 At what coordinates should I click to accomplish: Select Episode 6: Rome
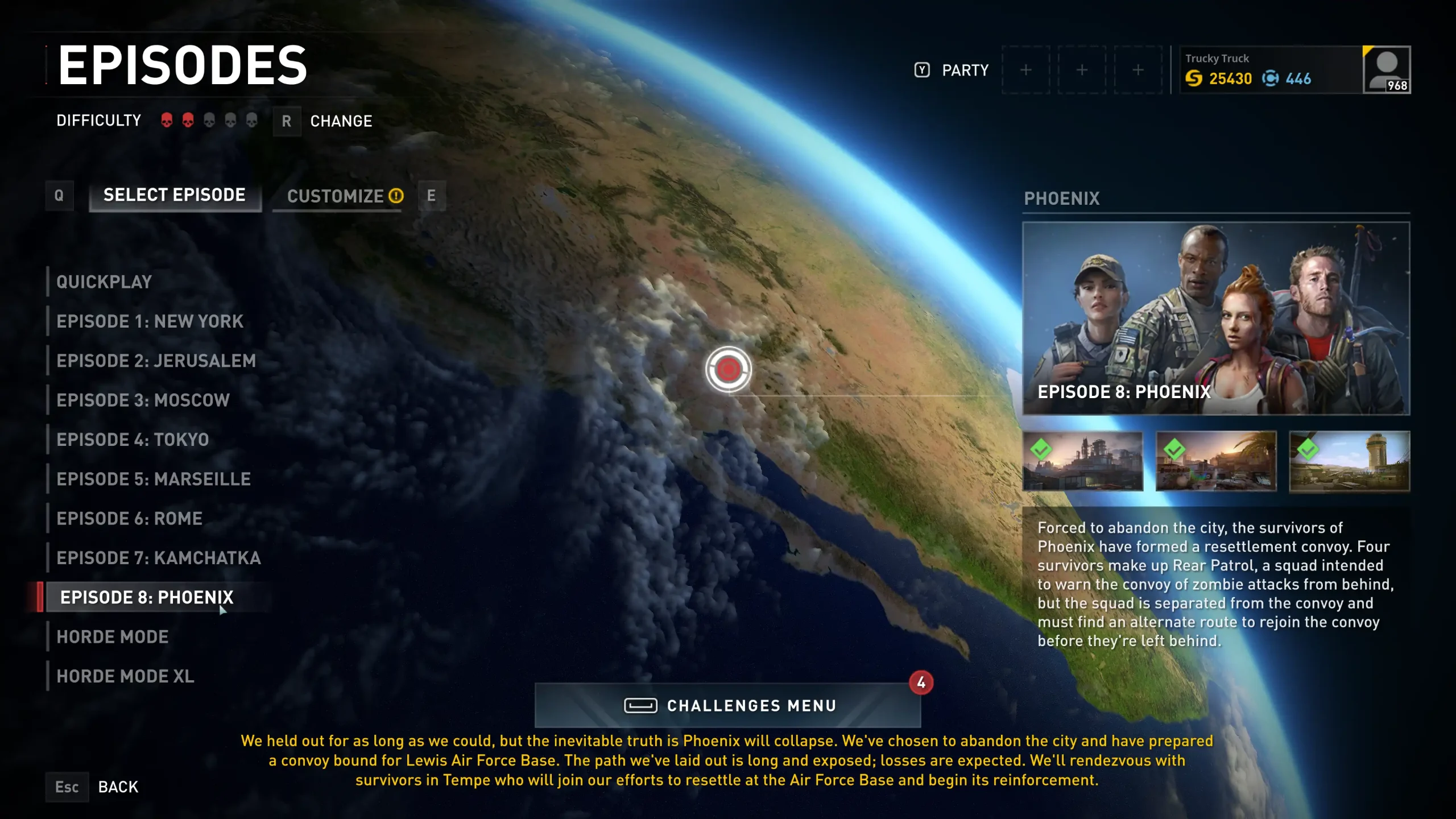[x=129, y=518]
